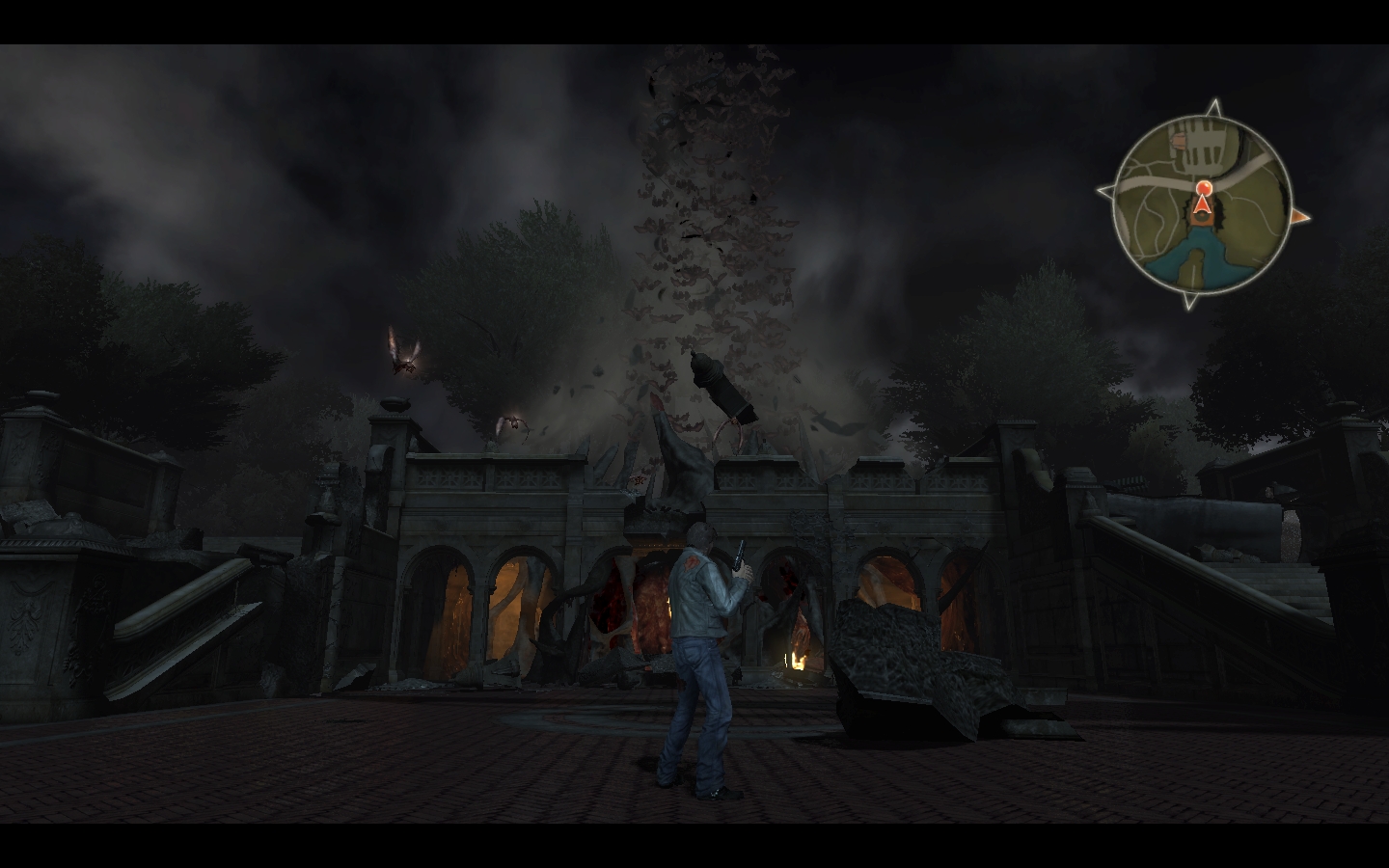Select the red objective marker on the minimap
The height and width of the screenshot is (868, 1389).
(1203, 187)
